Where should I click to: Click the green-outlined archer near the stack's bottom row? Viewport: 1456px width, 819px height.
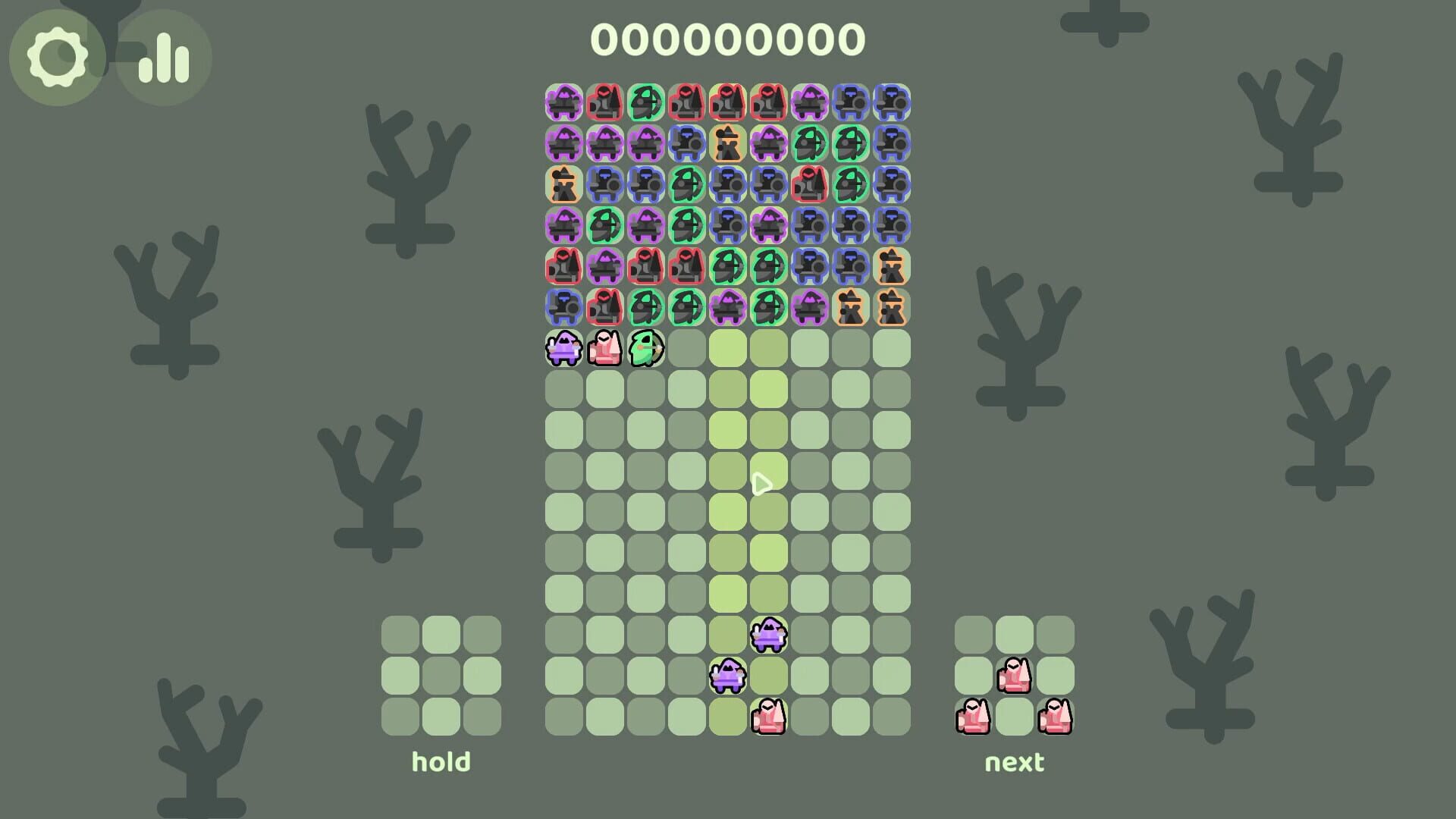click(646, 308)
